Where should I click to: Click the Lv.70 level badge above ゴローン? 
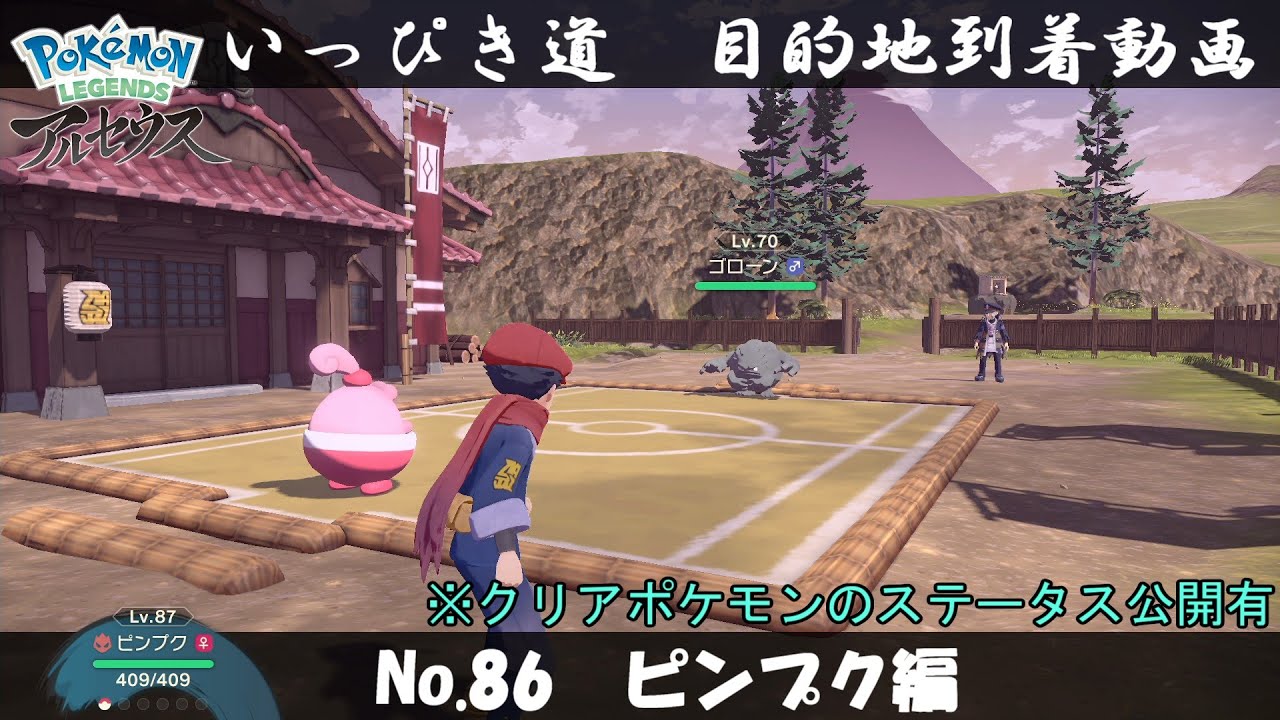point(754,241)
